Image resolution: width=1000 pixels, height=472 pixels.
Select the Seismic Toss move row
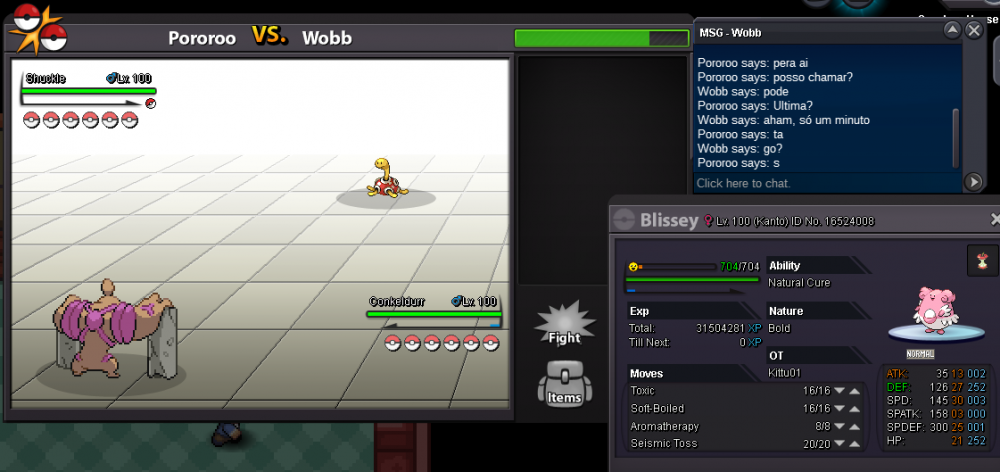(x=700, y=444)
